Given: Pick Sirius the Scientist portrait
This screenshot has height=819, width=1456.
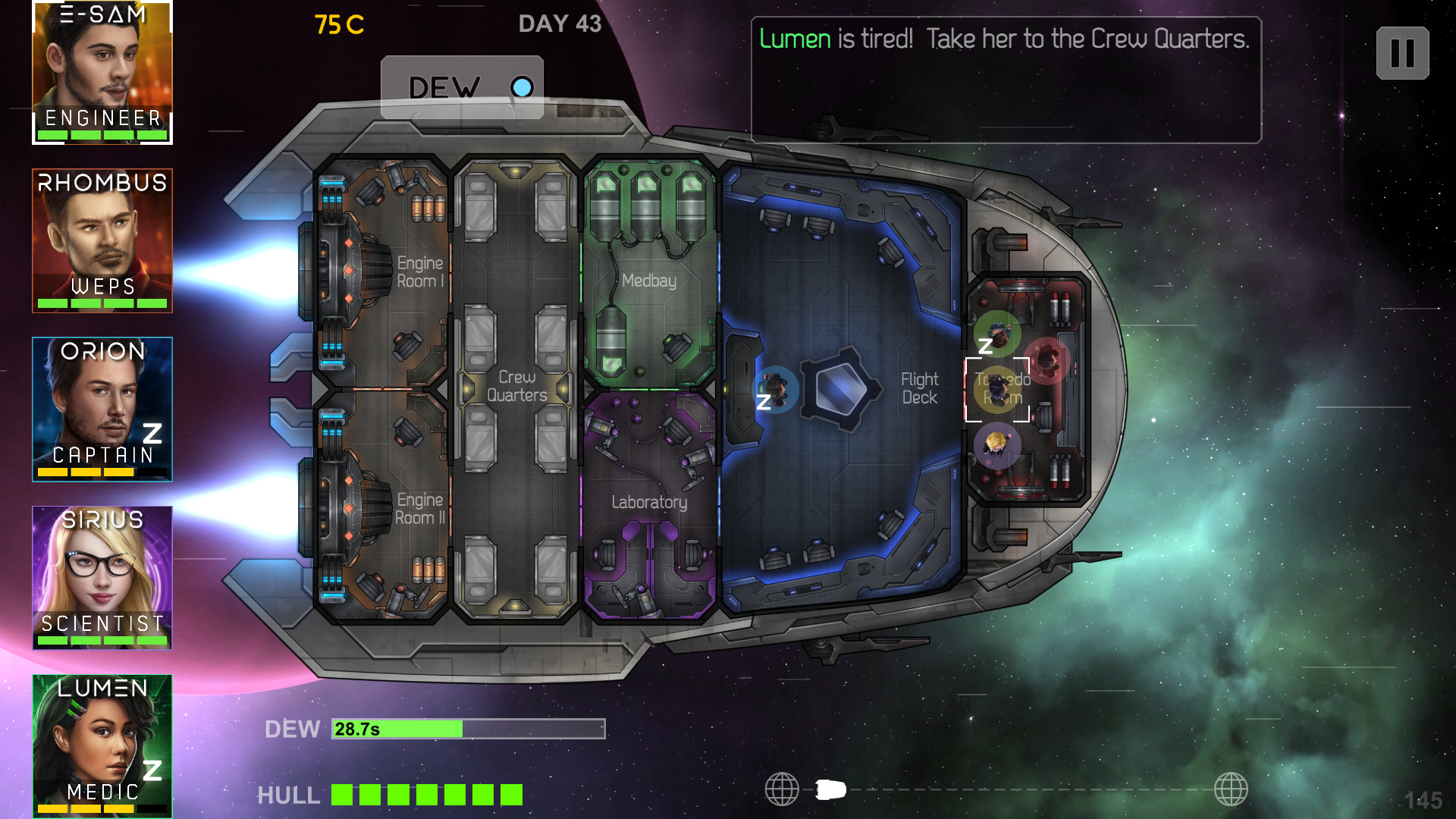Looking at the screenshot, I should coord(102,577).
